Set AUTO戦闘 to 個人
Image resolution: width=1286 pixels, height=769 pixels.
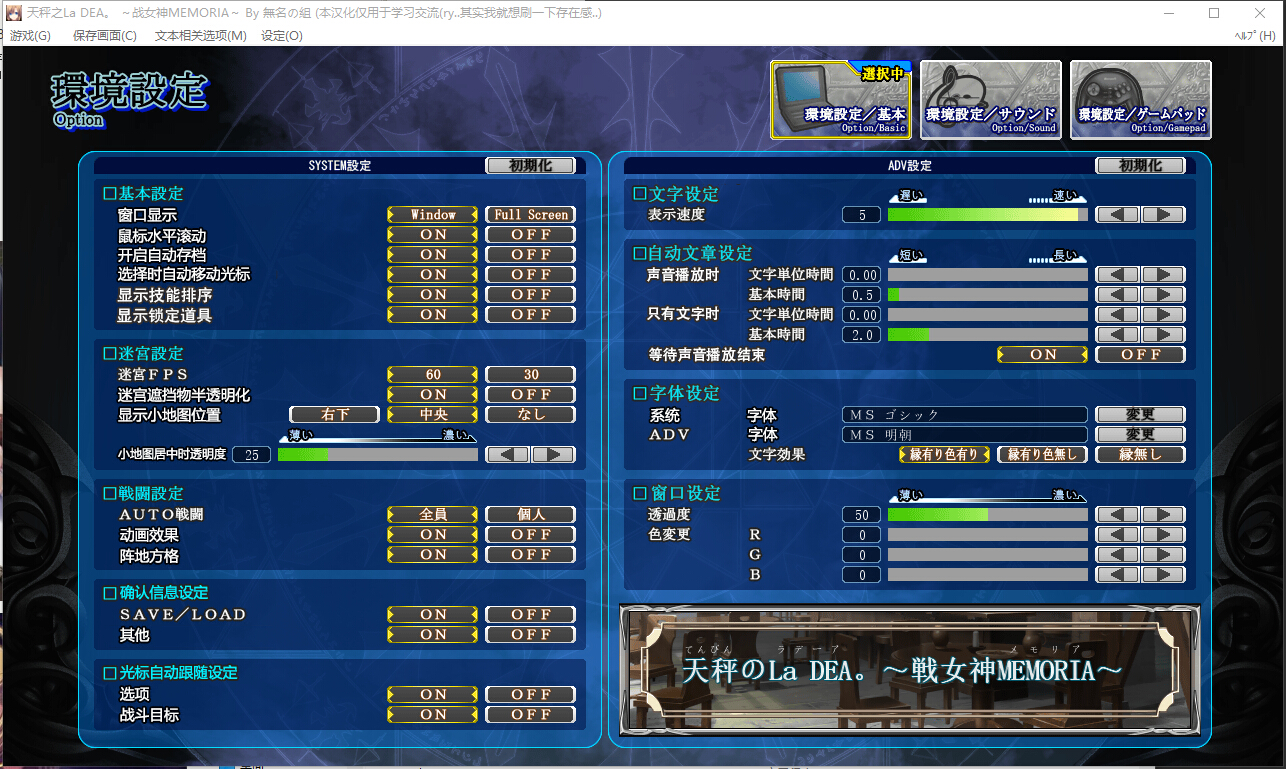click(x=531, y=515)
